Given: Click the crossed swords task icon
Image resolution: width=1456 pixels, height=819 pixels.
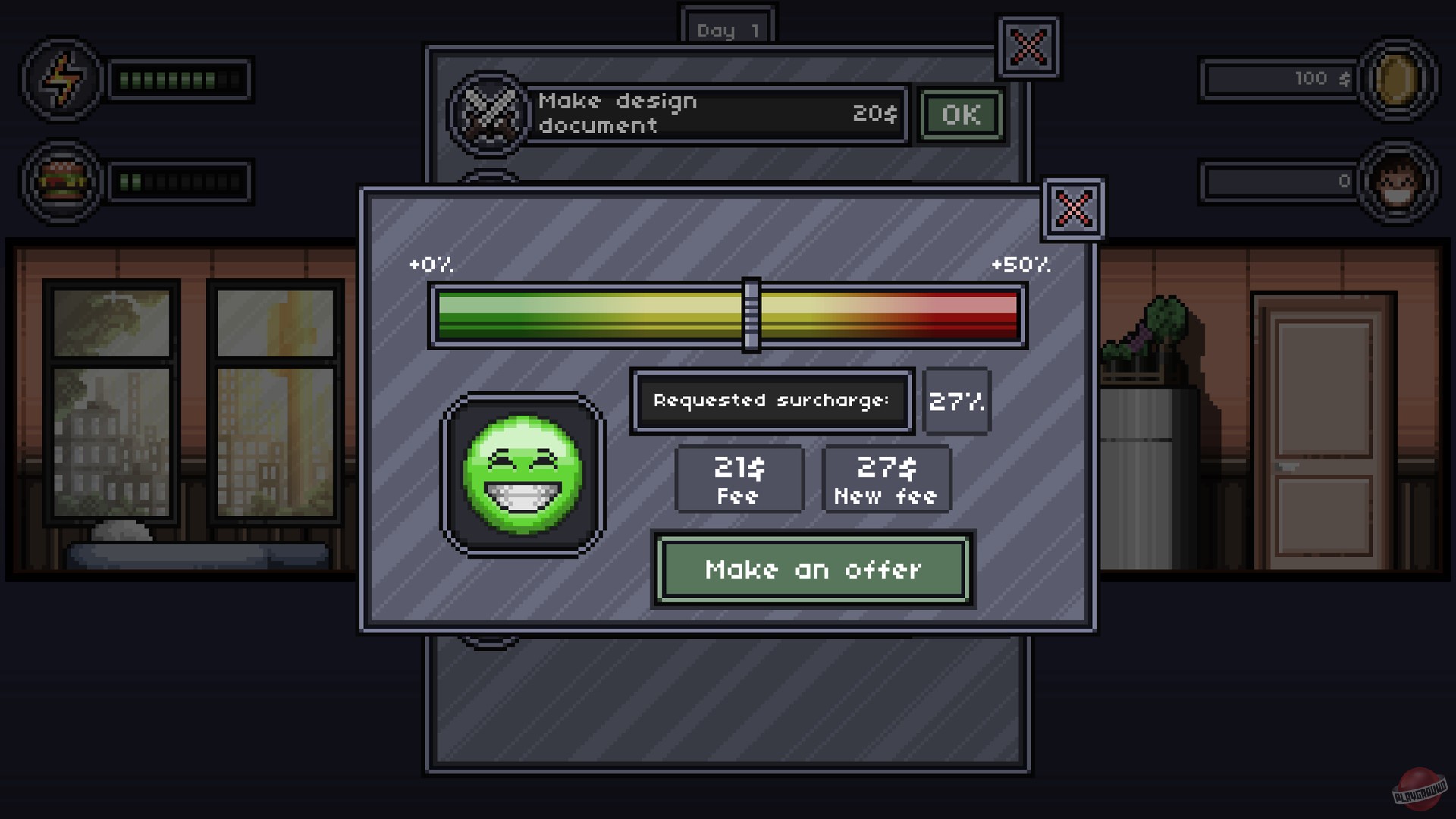Looking at the screenshot, I should pos(489,114).
